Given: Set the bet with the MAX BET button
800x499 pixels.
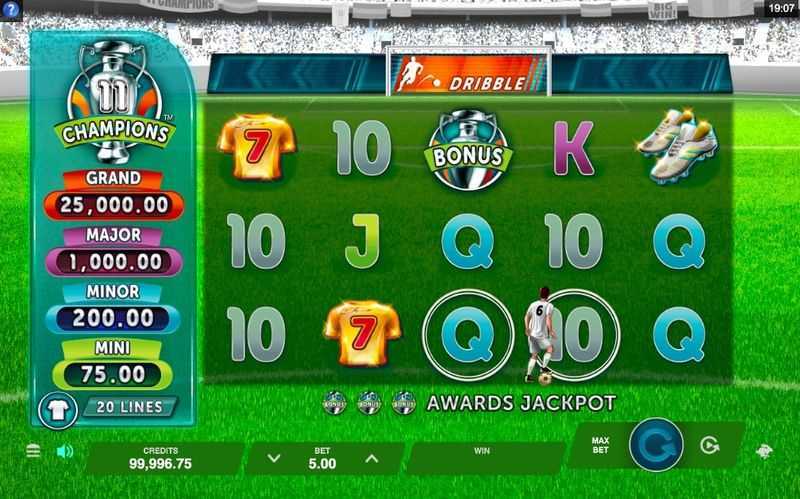Looking at the screenshot, I should (x=601, y=445).
